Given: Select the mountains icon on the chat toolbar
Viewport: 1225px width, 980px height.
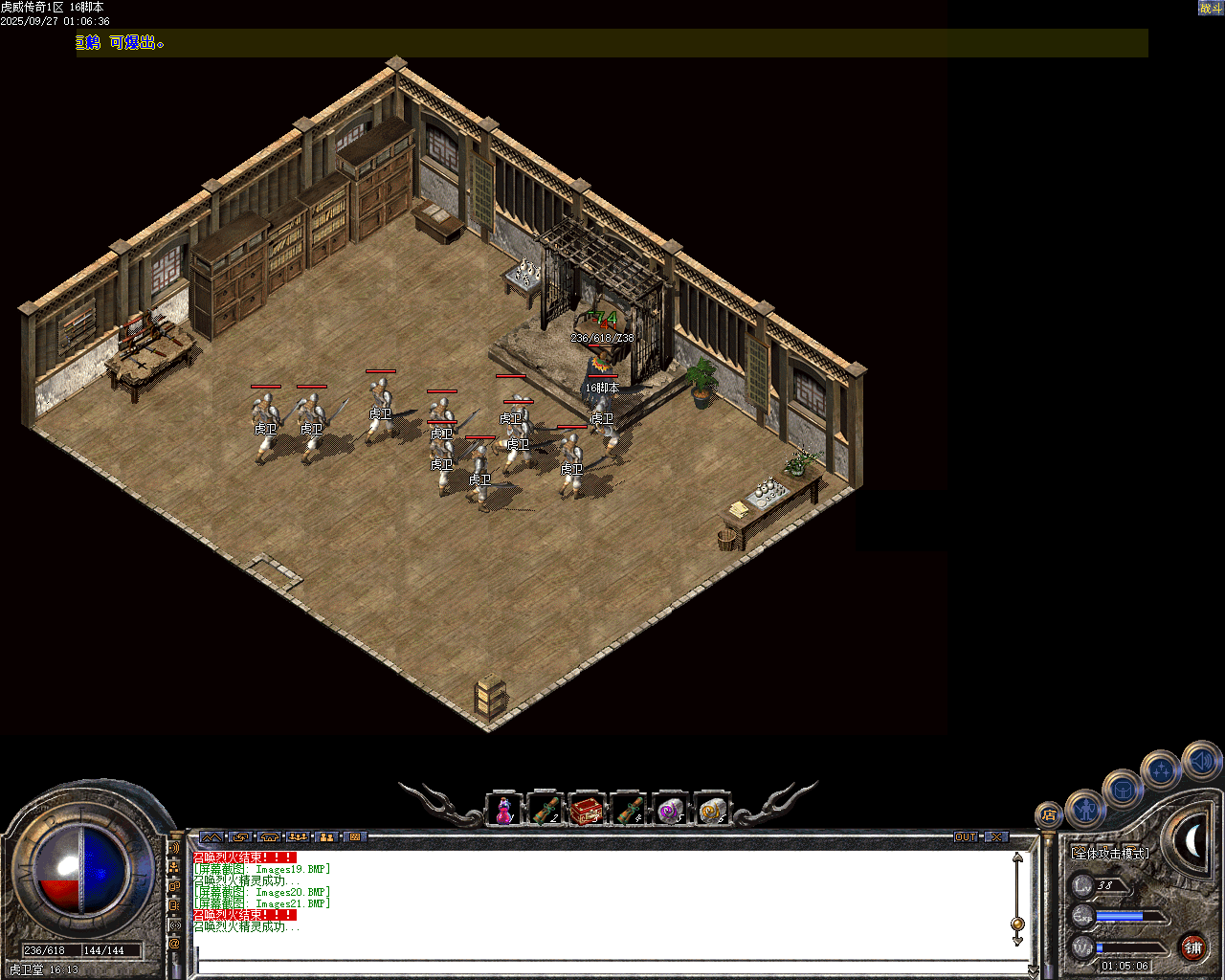Looking at the screenshot, I should 212,836.
